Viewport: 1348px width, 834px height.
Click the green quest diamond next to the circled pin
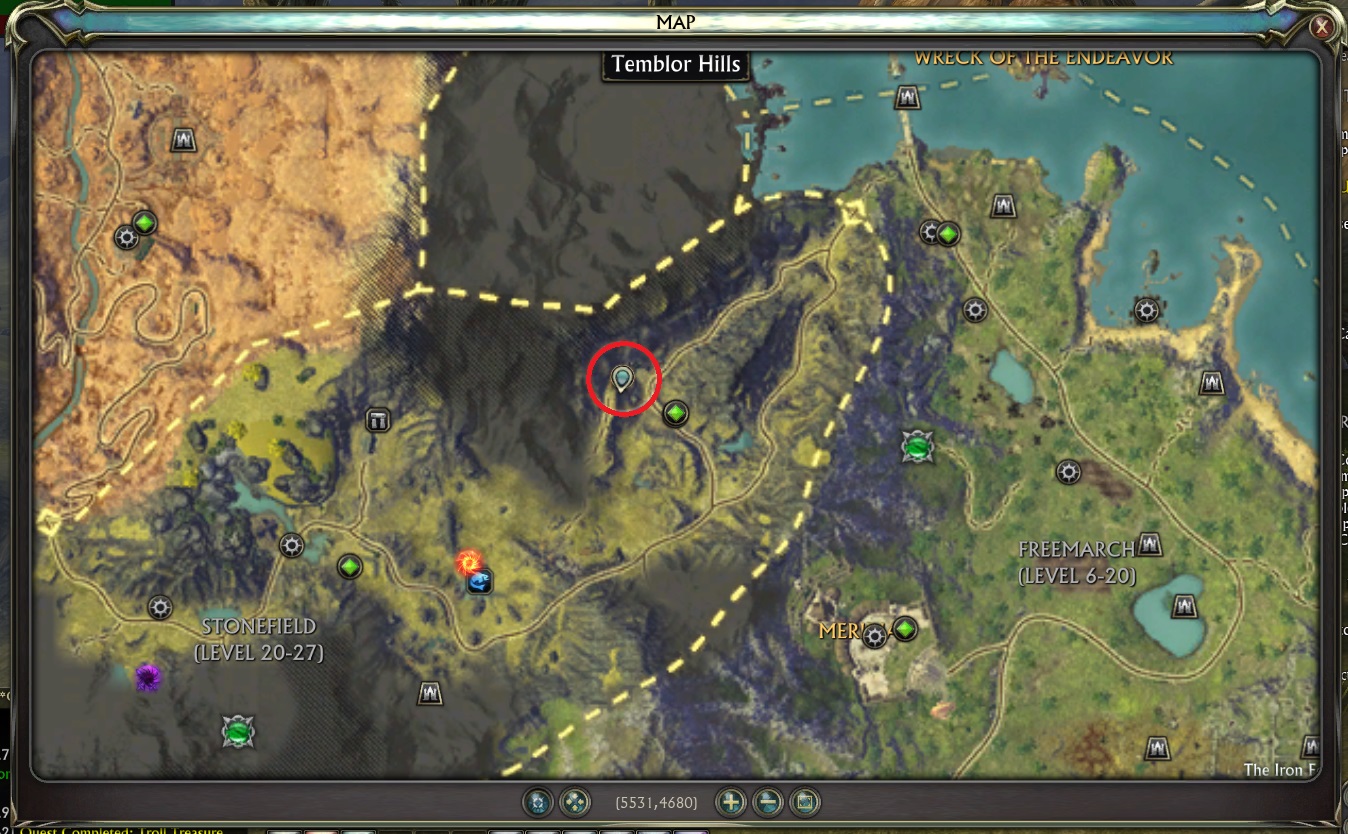coord(675,411)
